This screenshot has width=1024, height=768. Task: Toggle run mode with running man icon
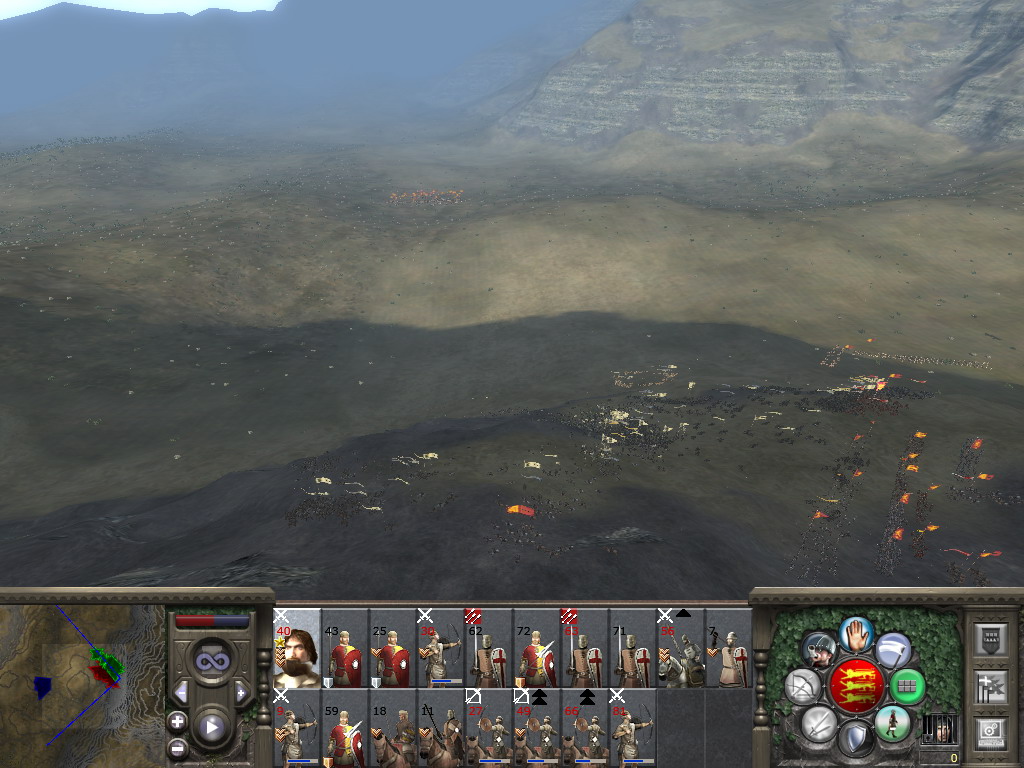891,723
